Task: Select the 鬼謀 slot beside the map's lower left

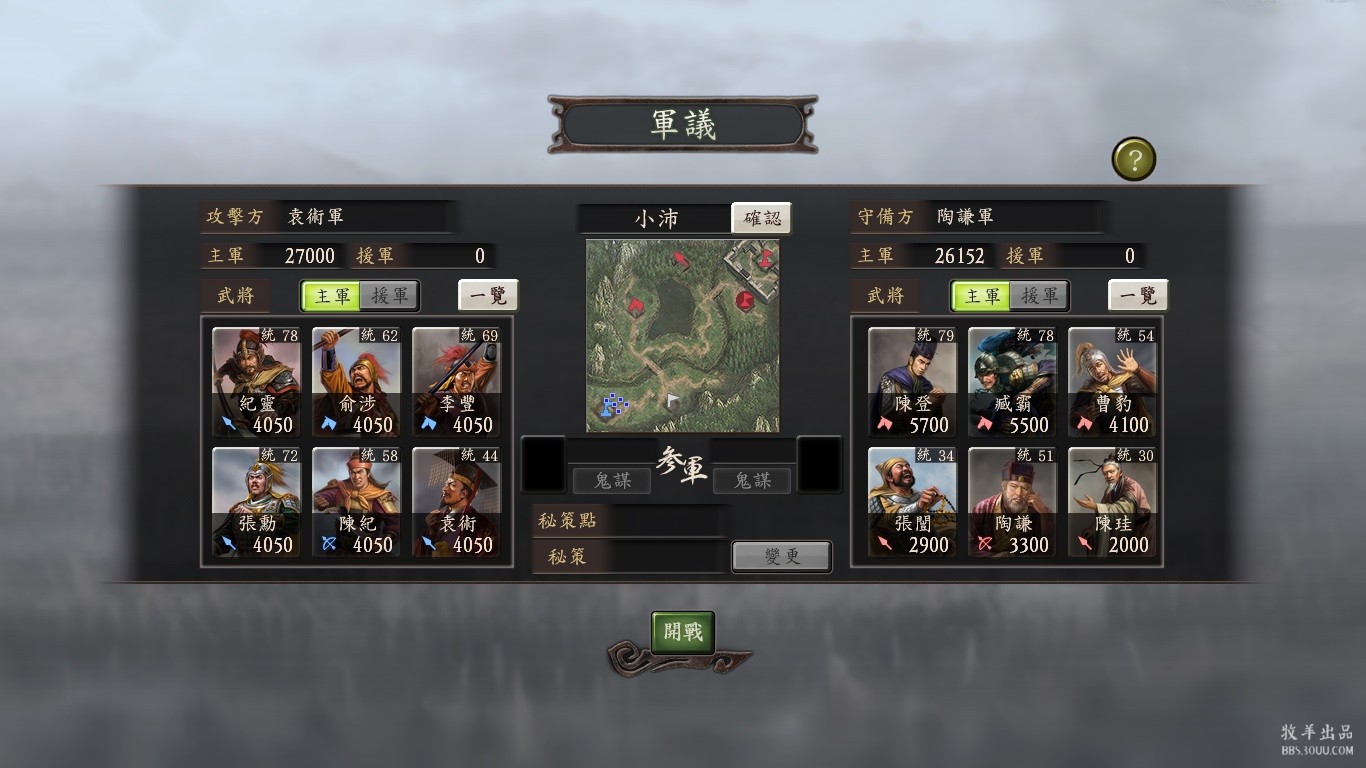Action: point(612,481)
